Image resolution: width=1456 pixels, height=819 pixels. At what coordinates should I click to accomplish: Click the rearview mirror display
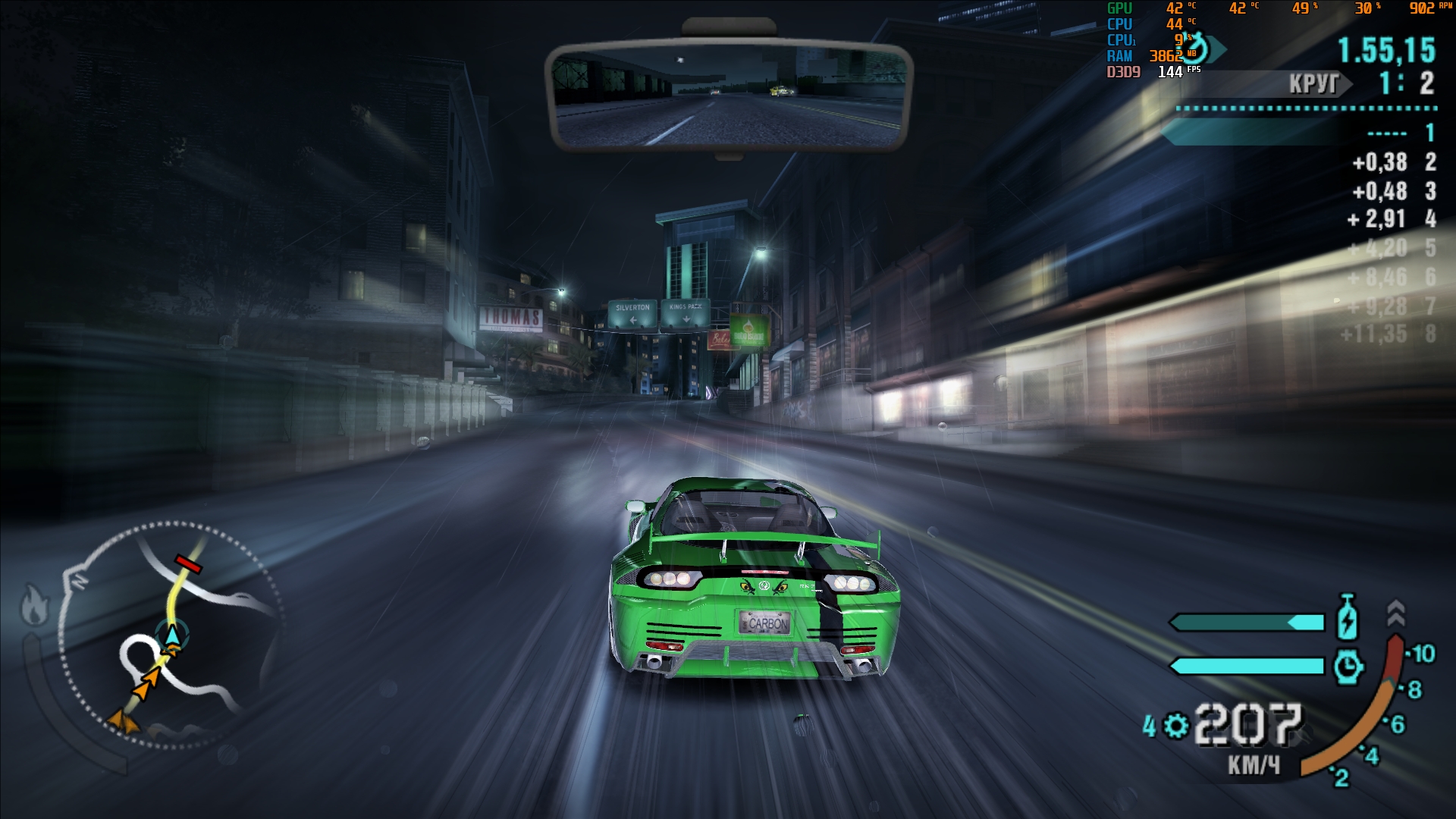pyautogui.click(x=728, y=95)
